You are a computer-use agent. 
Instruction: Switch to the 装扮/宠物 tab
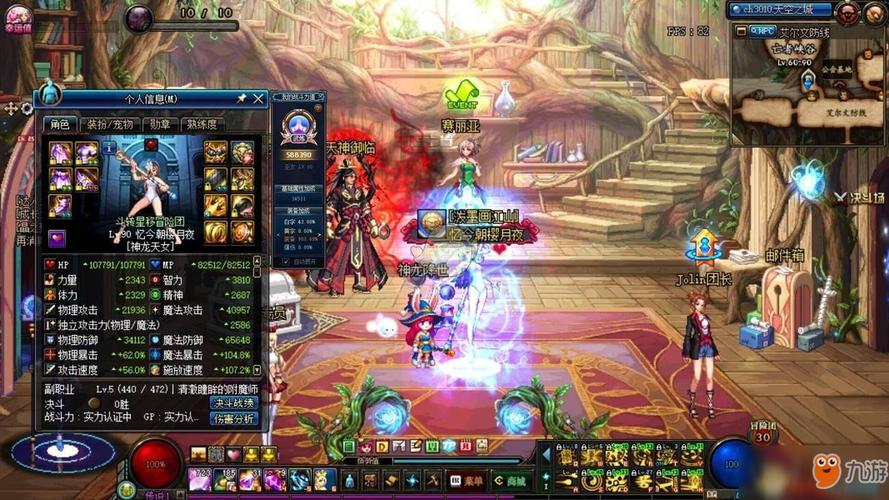pos(108,124)
